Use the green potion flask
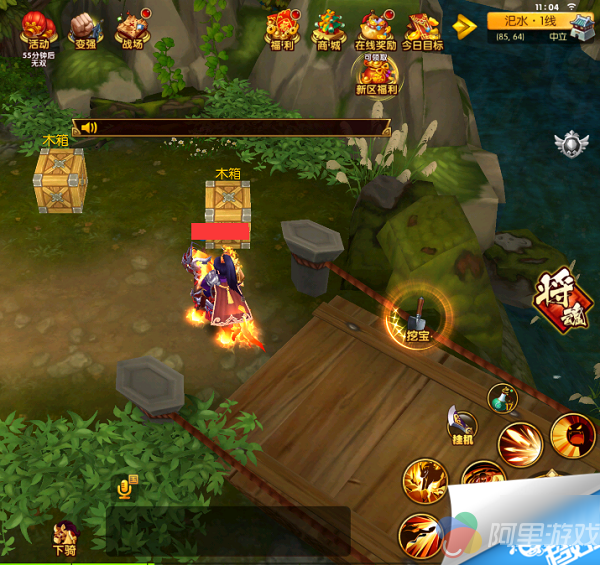The image size is (600, 565). pos(501,397)
